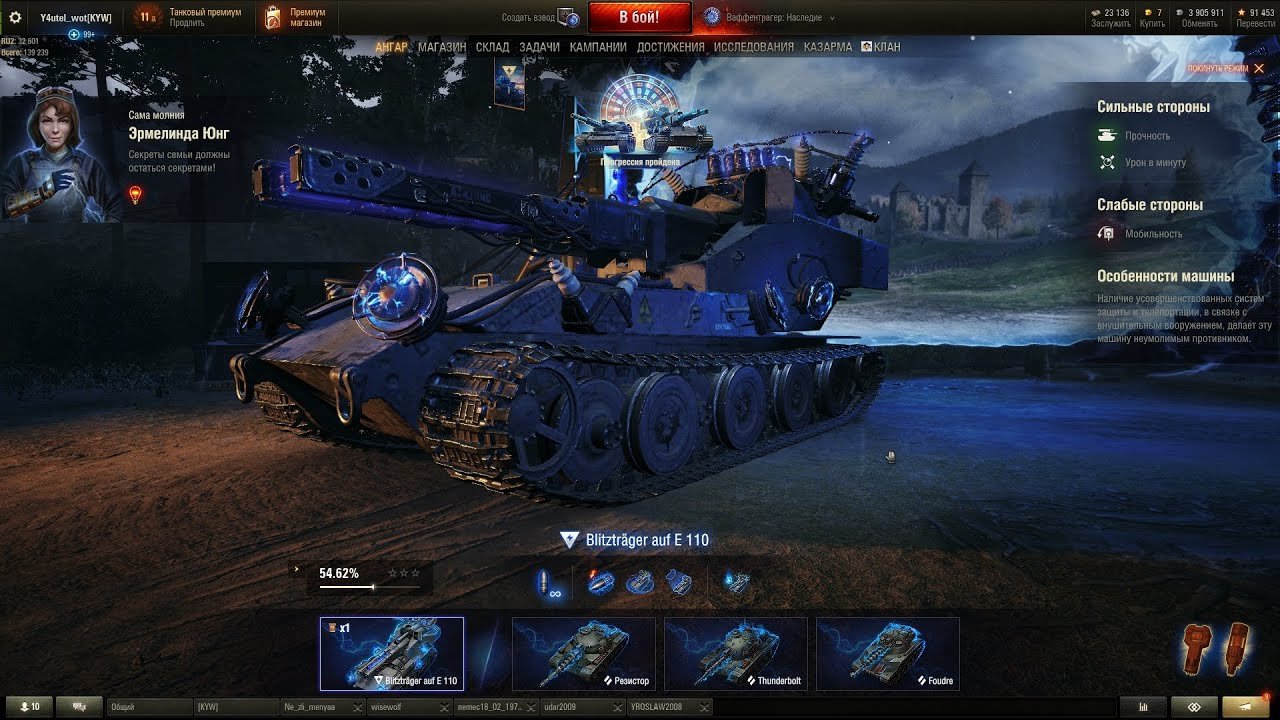Leave the event mode via Покинуть режим
This screenshot has width=1280, height=720.
1225,68
